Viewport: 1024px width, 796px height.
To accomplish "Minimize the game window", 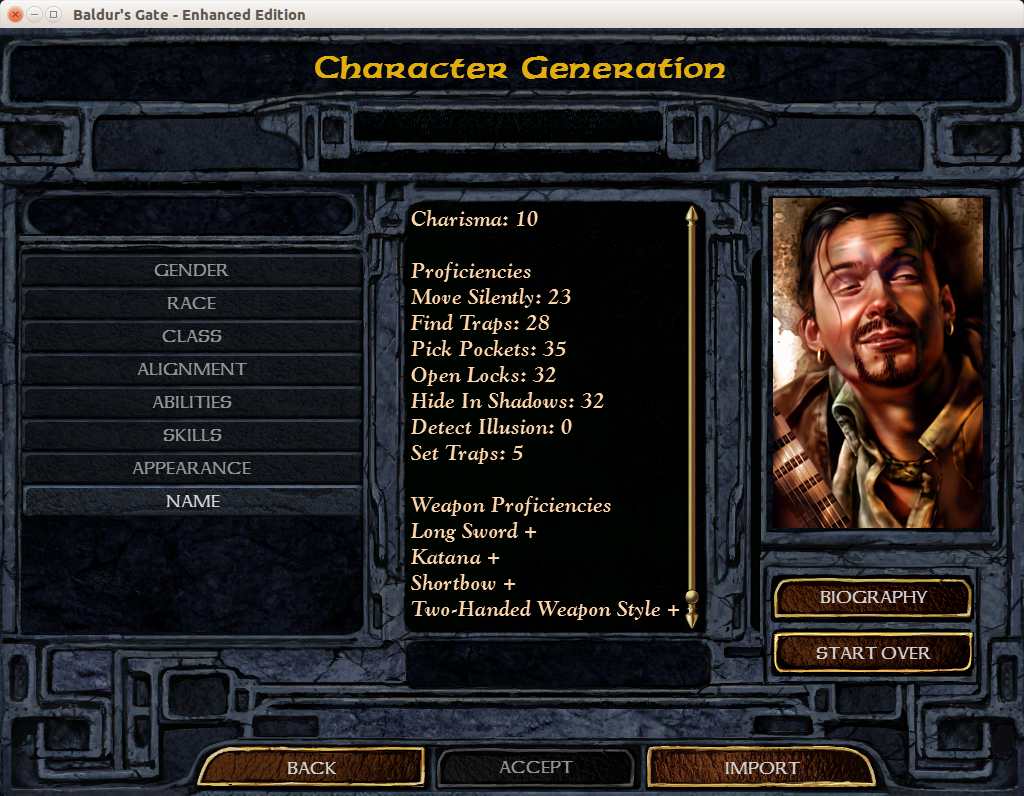I will click(x=34, y=15).
